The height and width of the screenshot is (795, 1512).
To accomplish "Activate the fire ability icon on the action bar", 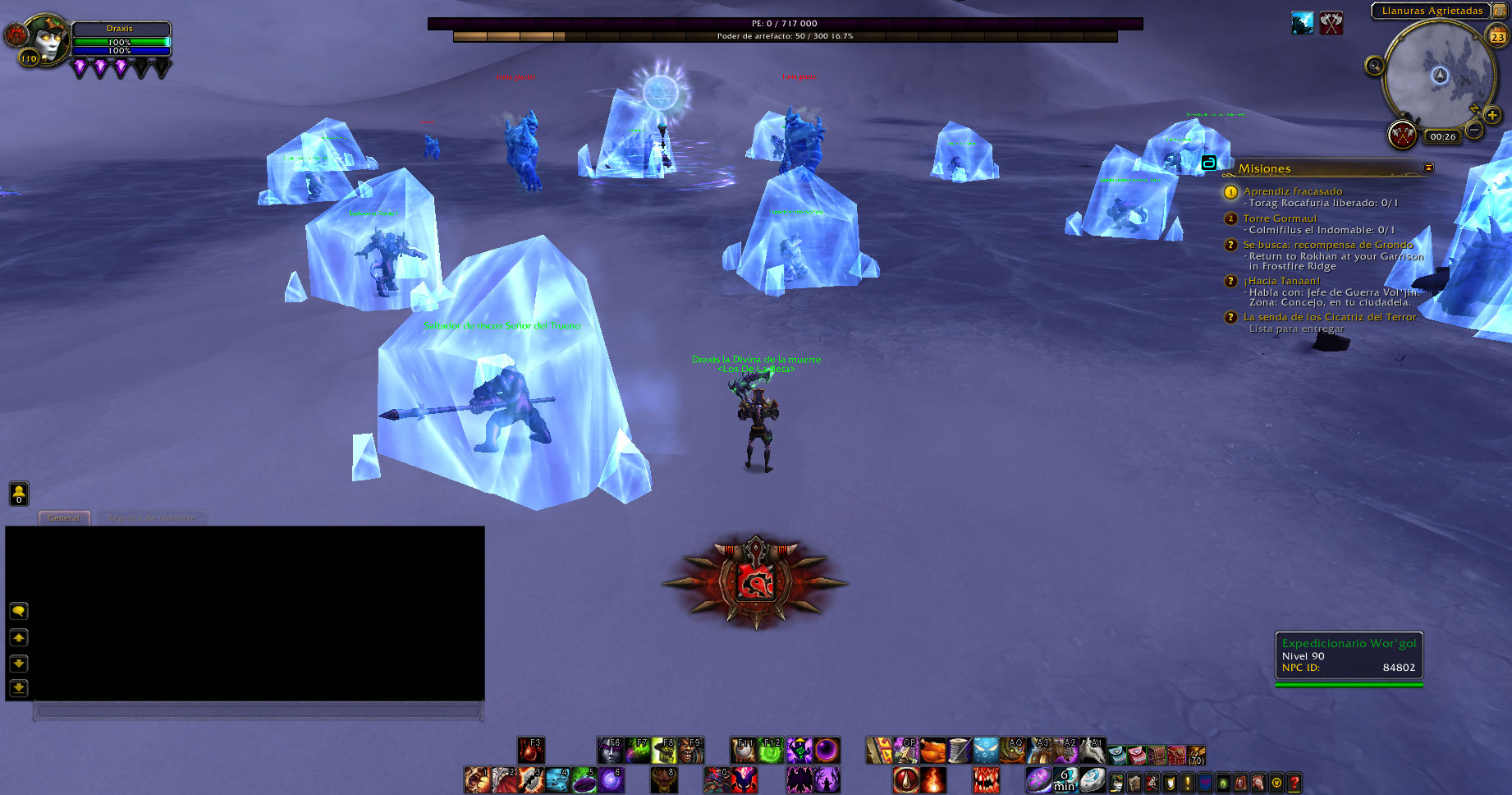I will [x=933, y=779].
